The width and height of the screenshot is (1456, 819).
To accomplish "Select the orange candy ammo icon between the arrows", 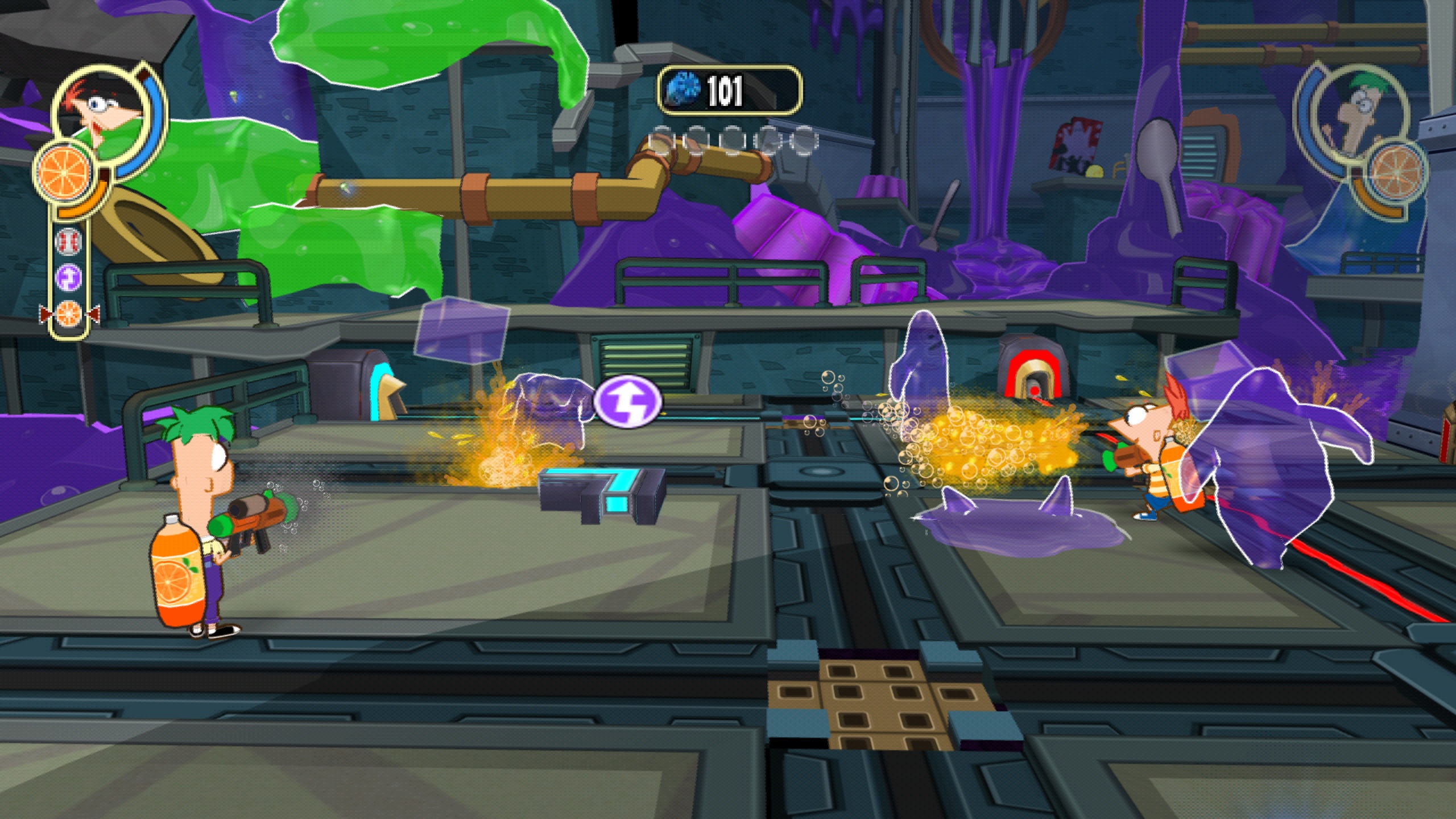I will (x=69, y=313).
